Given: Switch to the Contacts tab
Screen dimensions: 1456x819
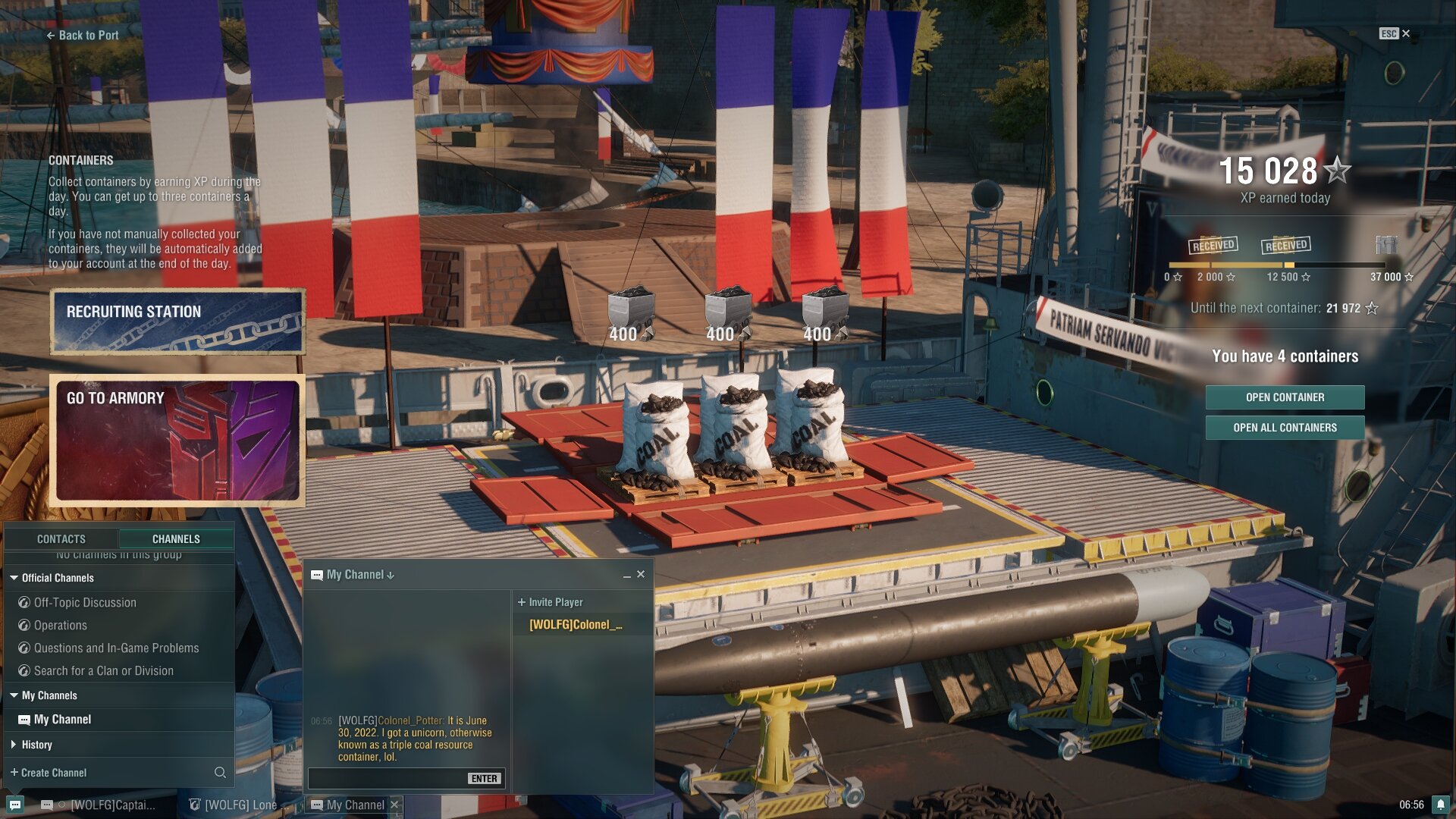Looking at the screenshot, I should pyautogui.click(x=61, y=539).
